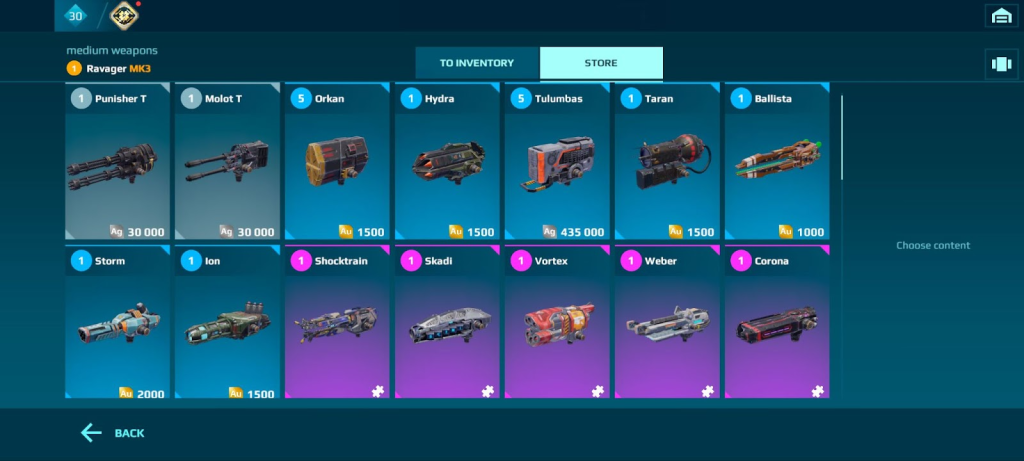Select the Corona weapon card
The image size is (1024, 461).
pyautogui.click(x=777, y=323)
